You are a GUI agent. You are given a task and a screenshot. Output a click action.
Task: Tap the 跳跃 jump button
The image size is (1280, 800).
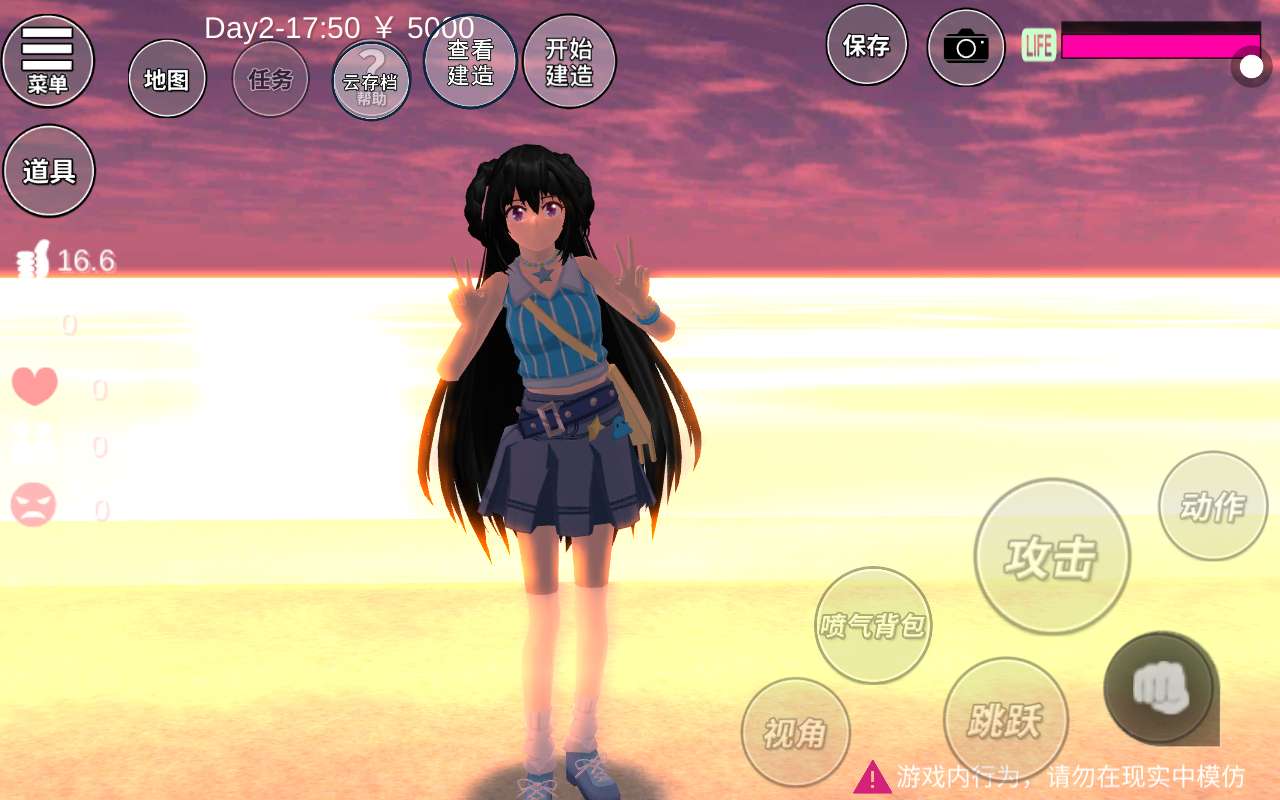point(1005,719)
